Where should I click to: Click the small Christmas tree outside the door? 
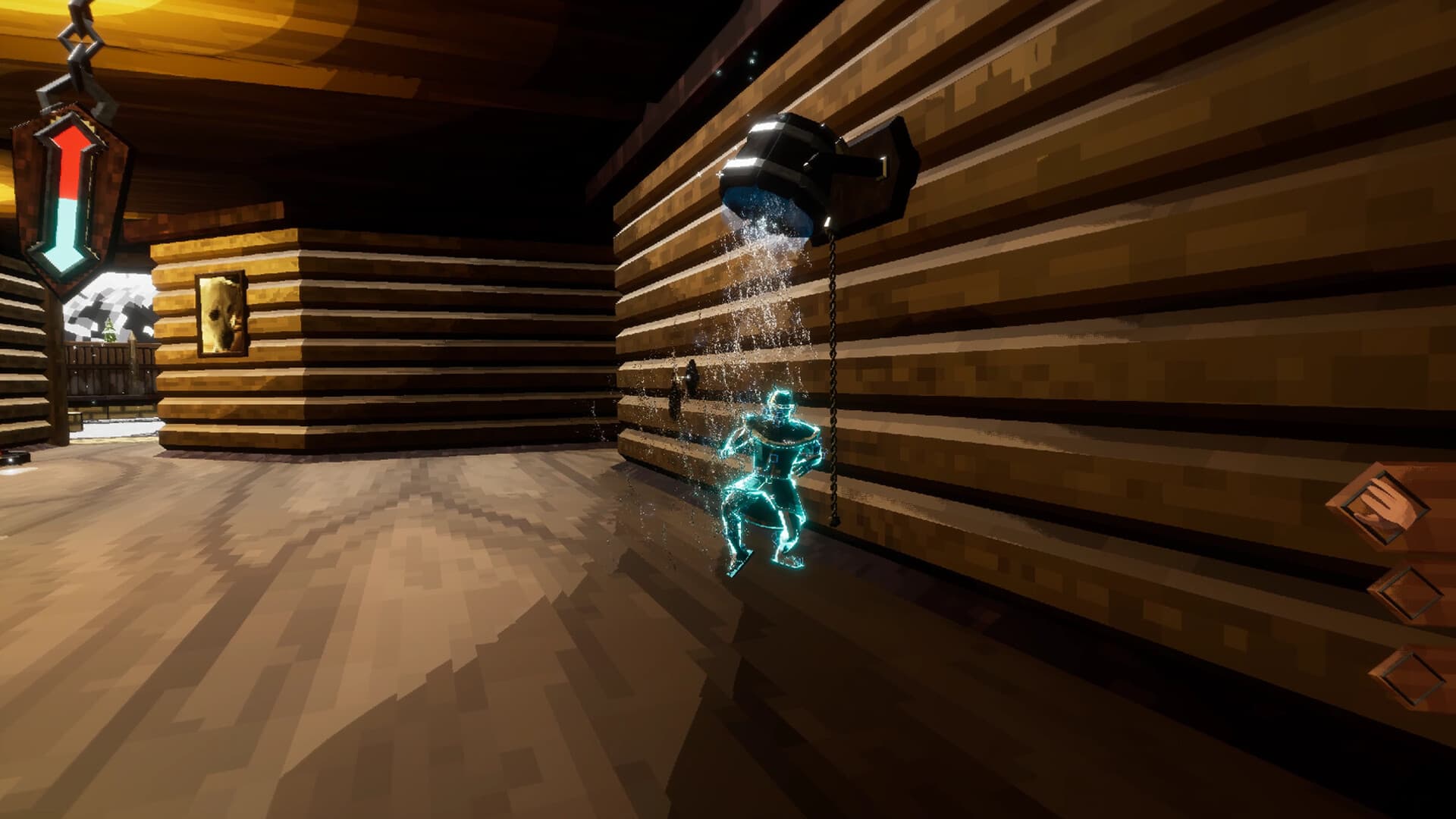109,331
